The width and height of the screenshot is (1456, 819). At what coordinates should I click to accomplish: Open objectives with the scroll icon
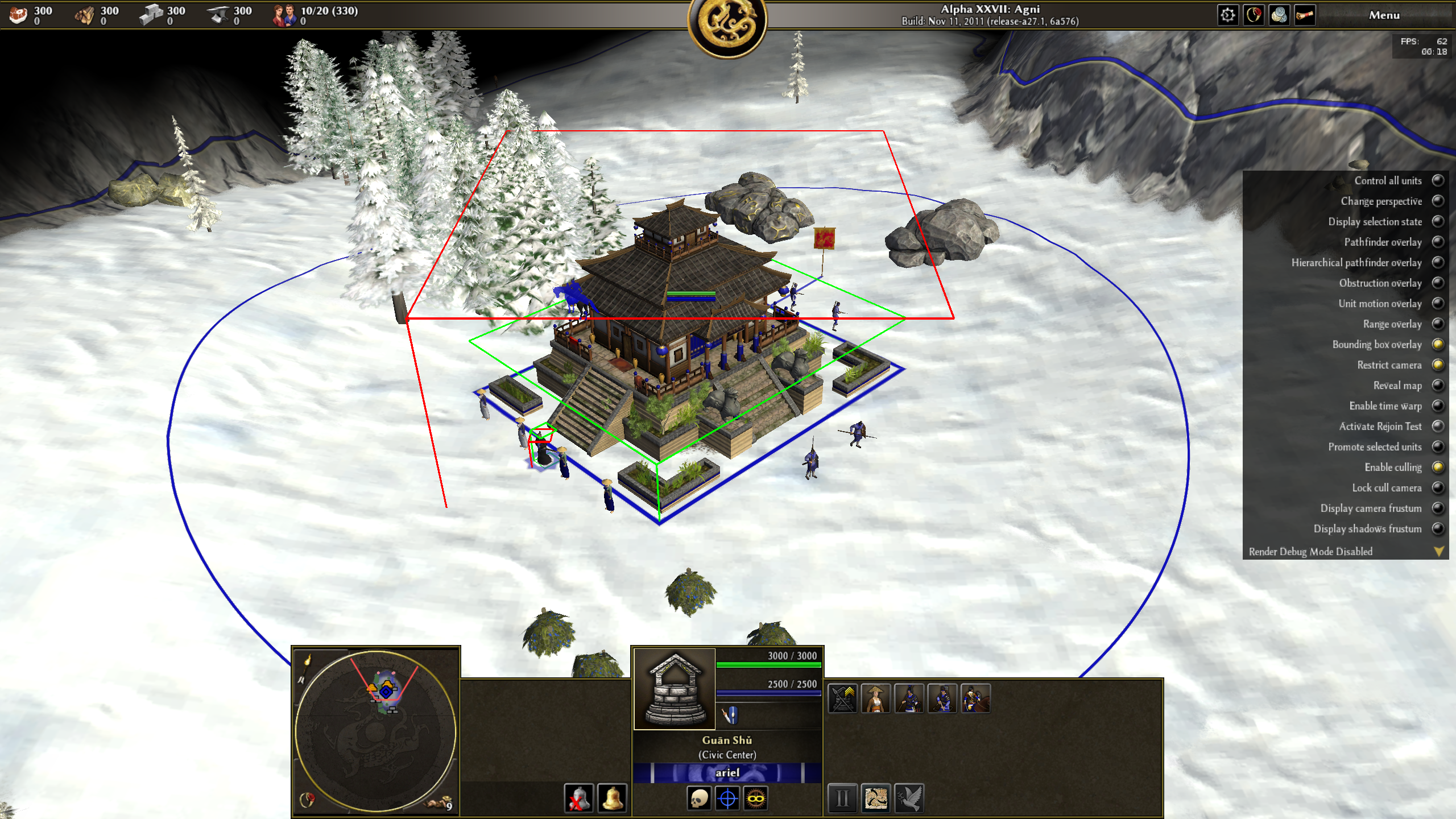1305,15
